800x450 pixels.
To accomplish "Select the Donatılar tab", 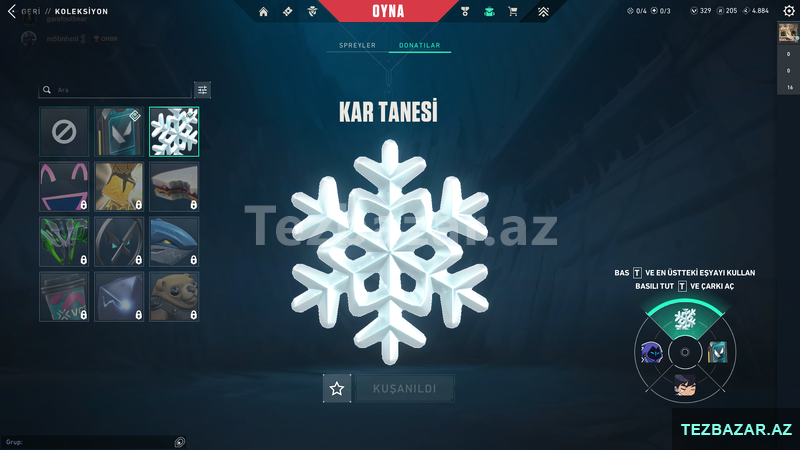I will tap(420, 46).
